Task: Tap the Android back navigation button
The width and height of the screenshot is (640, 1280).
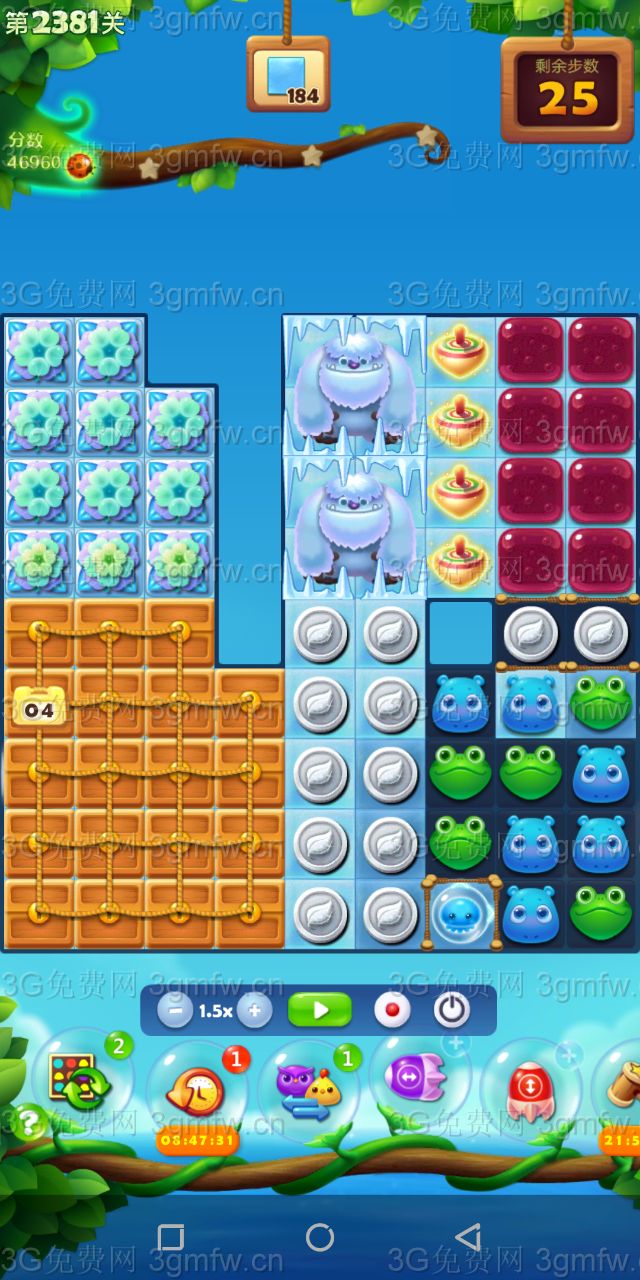Action: [467, 1237]
